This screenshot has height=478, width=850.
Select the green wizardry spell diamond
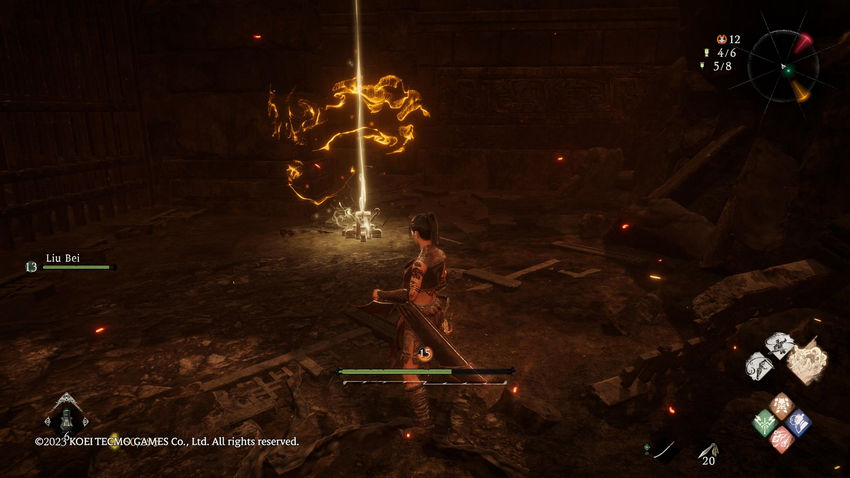coord(764,423)
